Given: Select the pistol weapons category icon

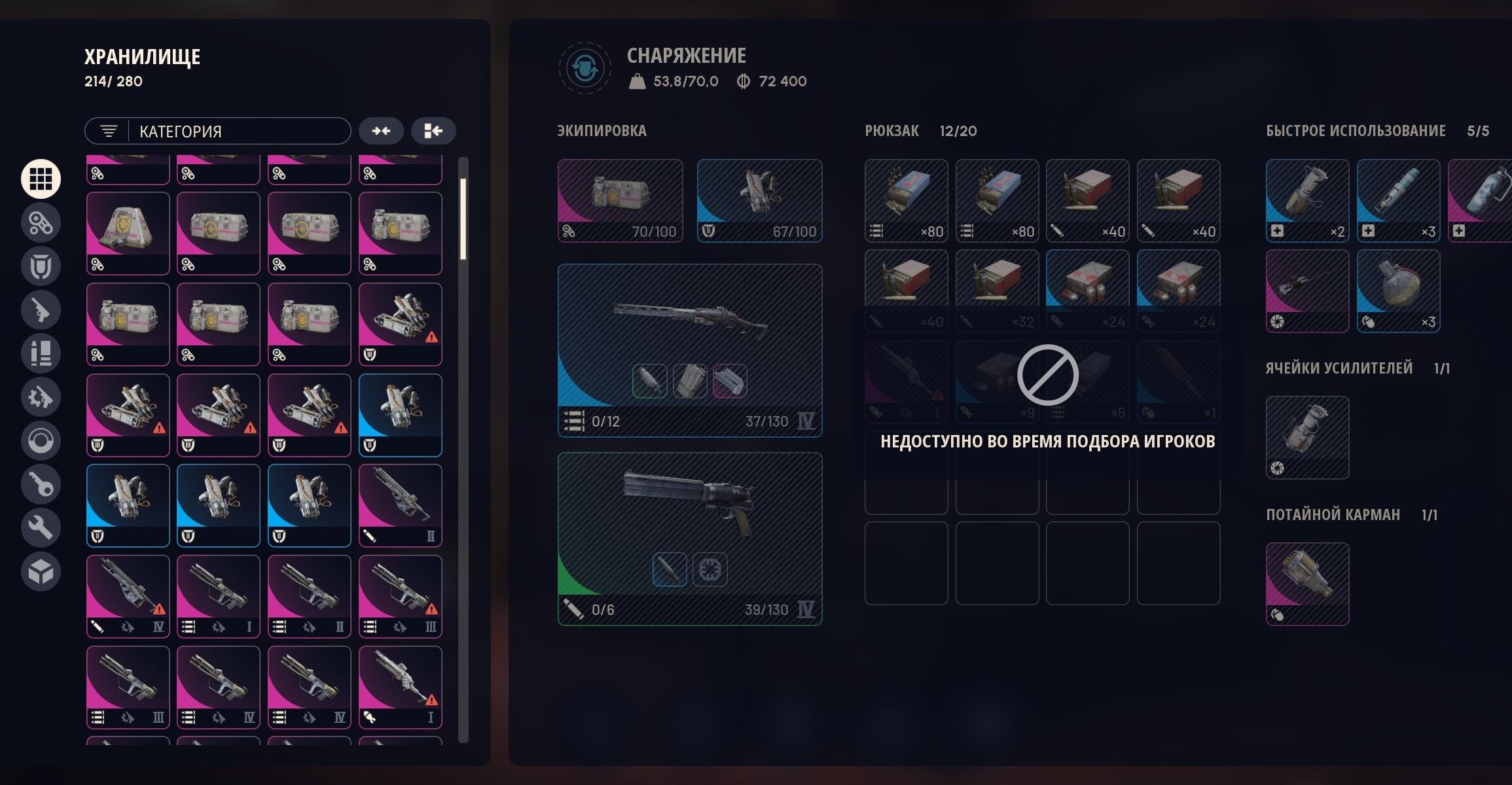Looking at the screenshot, I should pyautogui.click(x=41, y=309).
